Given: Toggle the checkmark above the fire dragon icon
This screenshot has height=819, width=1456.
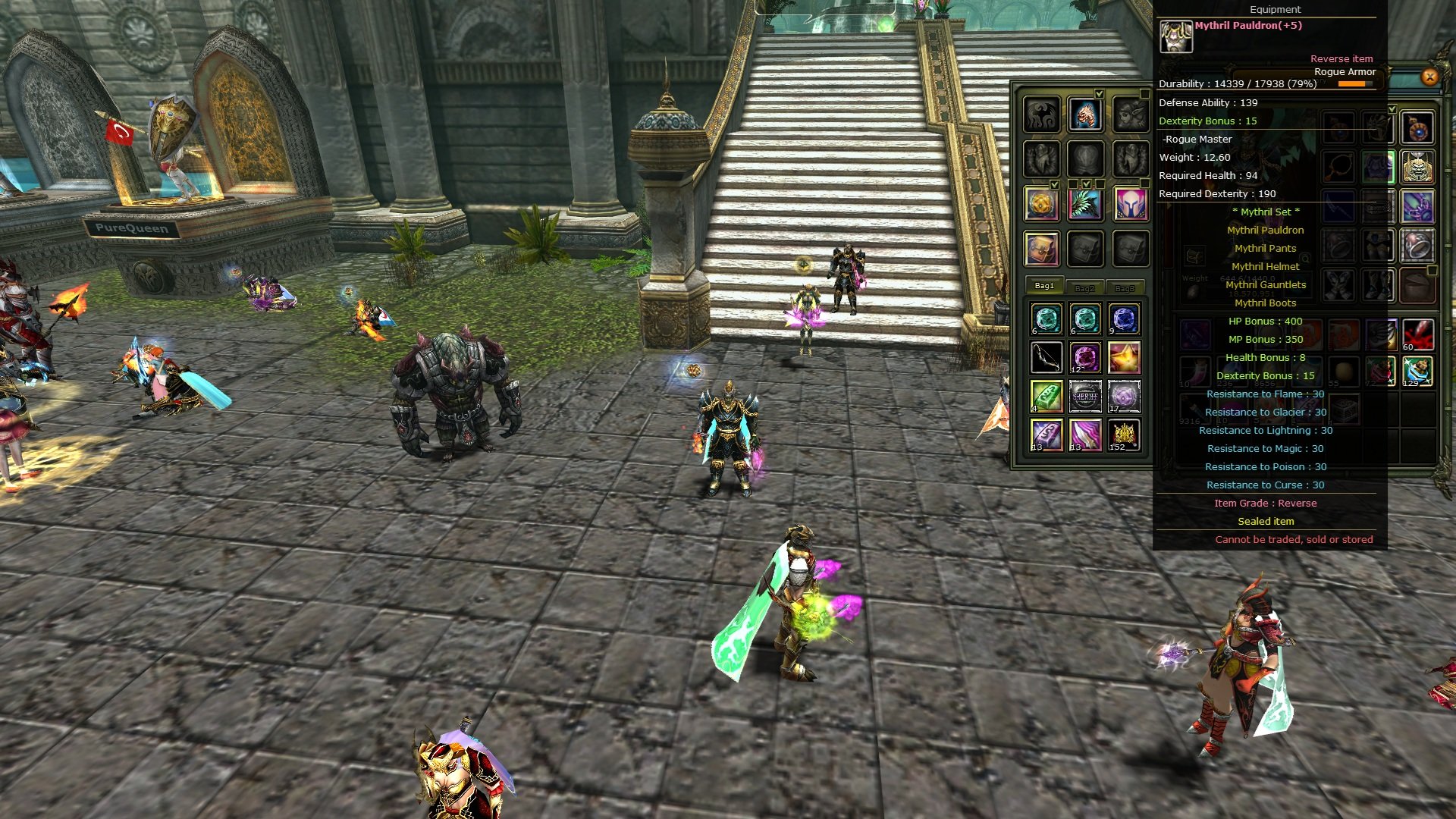Looking at the screenshot, I should [1100, 94].
